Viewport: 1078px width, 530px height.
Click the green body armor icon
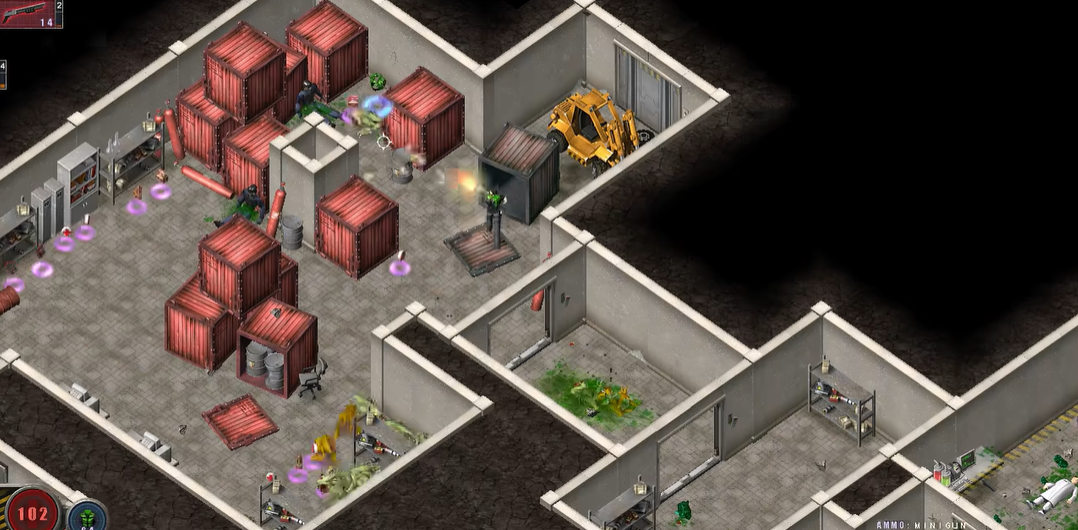point(88,518)
